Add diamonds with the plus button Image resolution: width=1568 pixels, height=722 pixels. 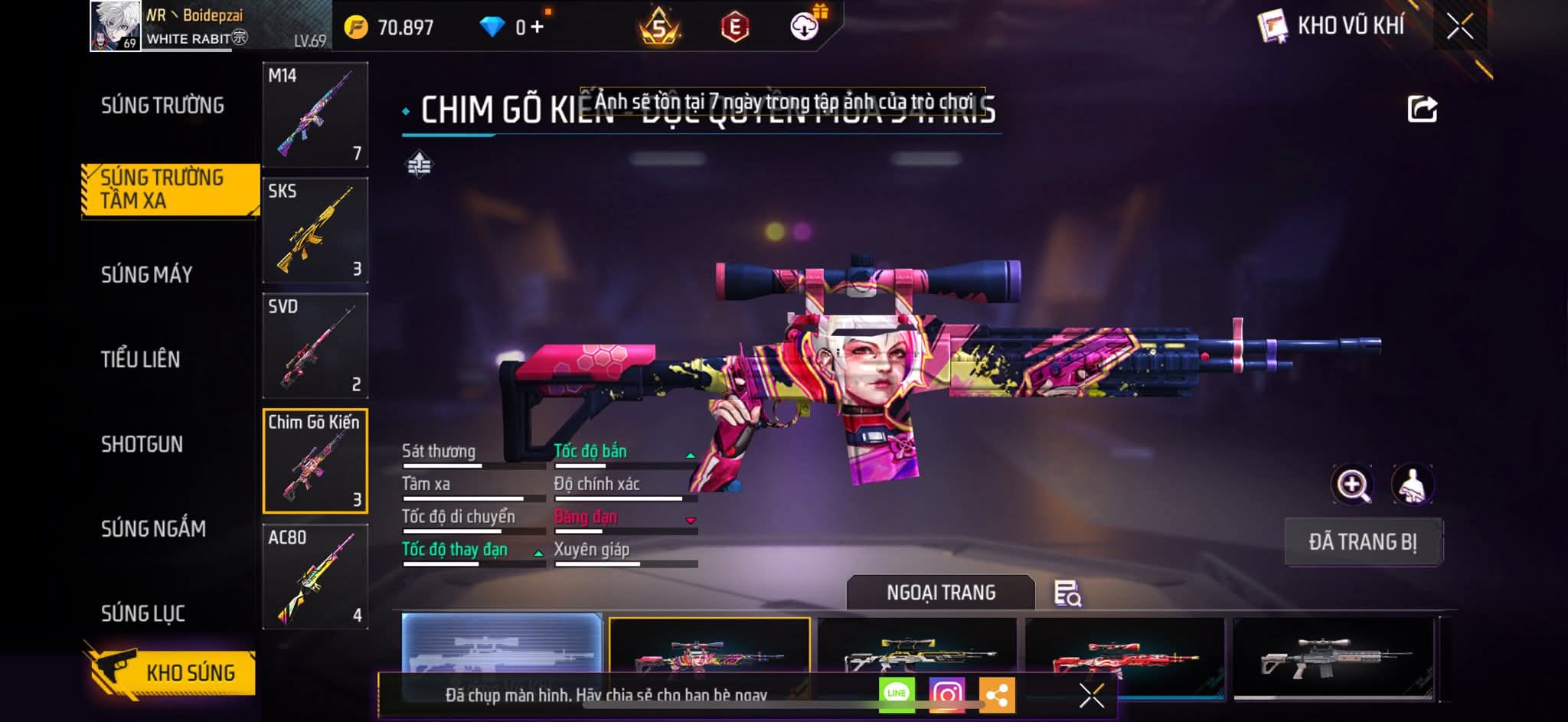pyautogui.click(x=537, y=28)
